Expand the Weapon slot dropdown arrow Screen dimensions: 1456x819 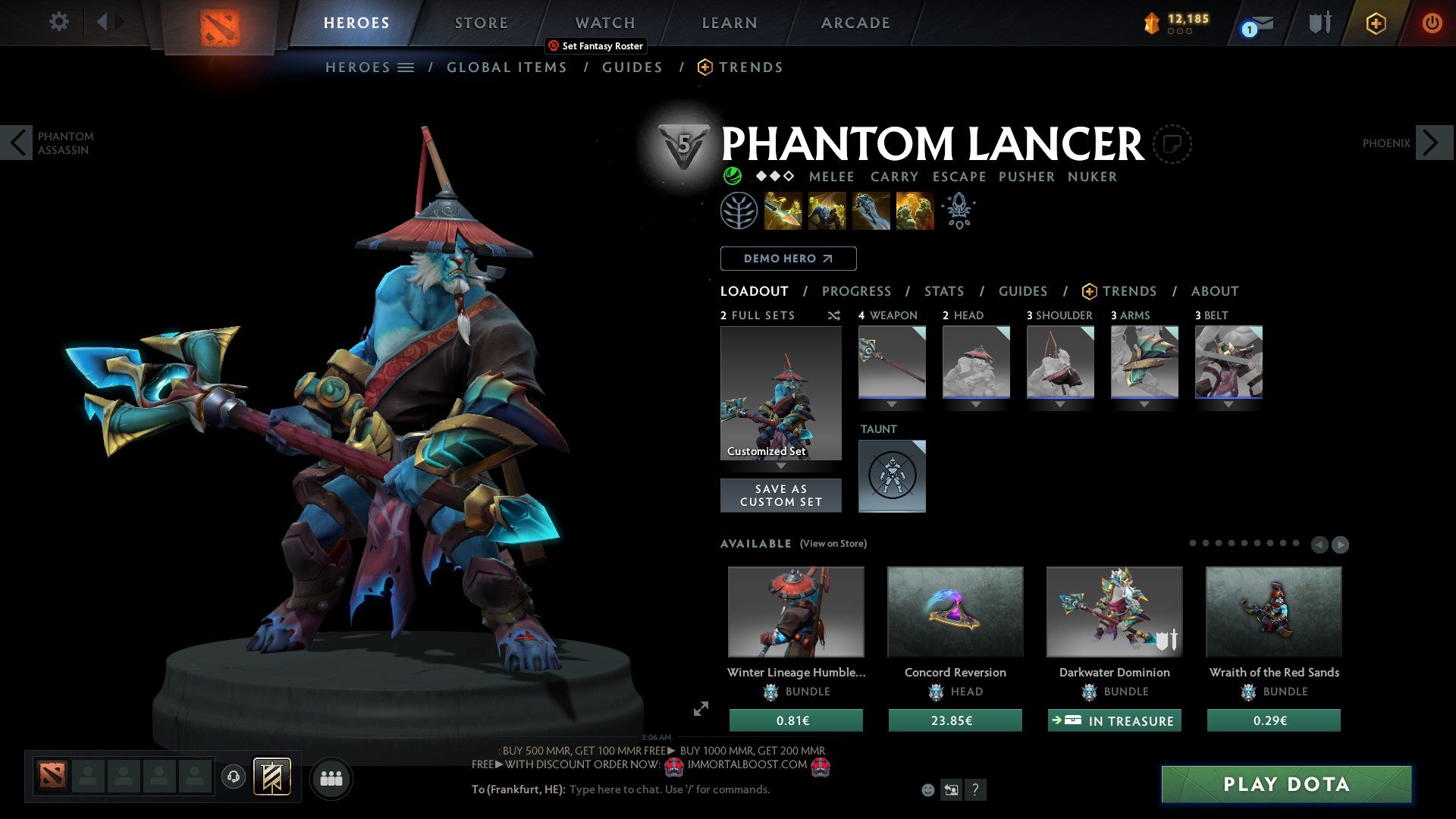coord(892,404)
